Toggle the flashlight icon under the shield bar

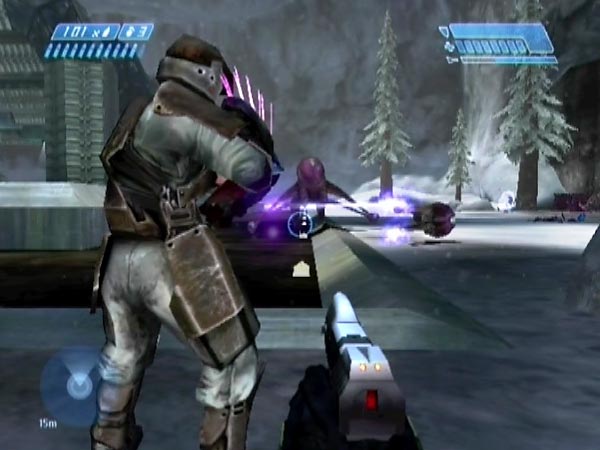[452, 60]
